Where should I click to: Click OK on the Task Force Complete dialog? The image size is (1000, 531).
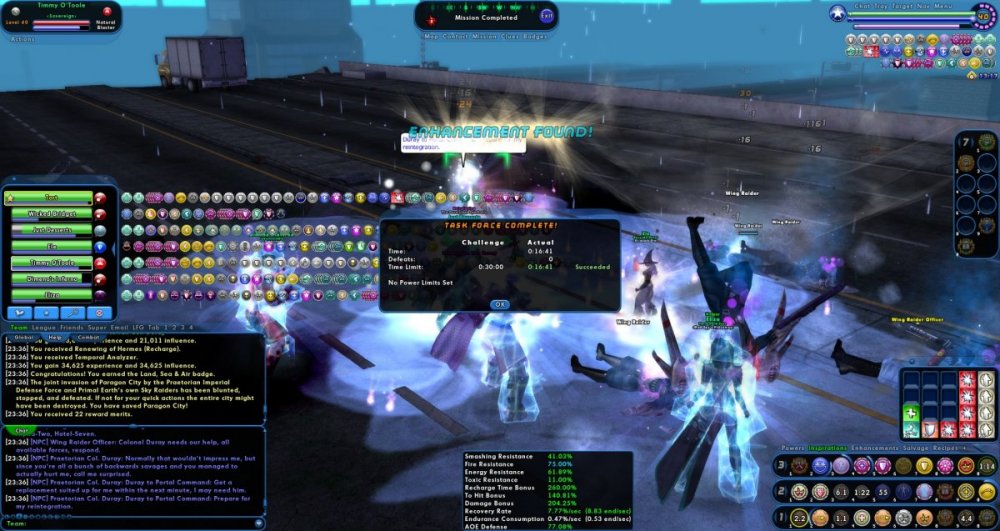pos(499,304)
